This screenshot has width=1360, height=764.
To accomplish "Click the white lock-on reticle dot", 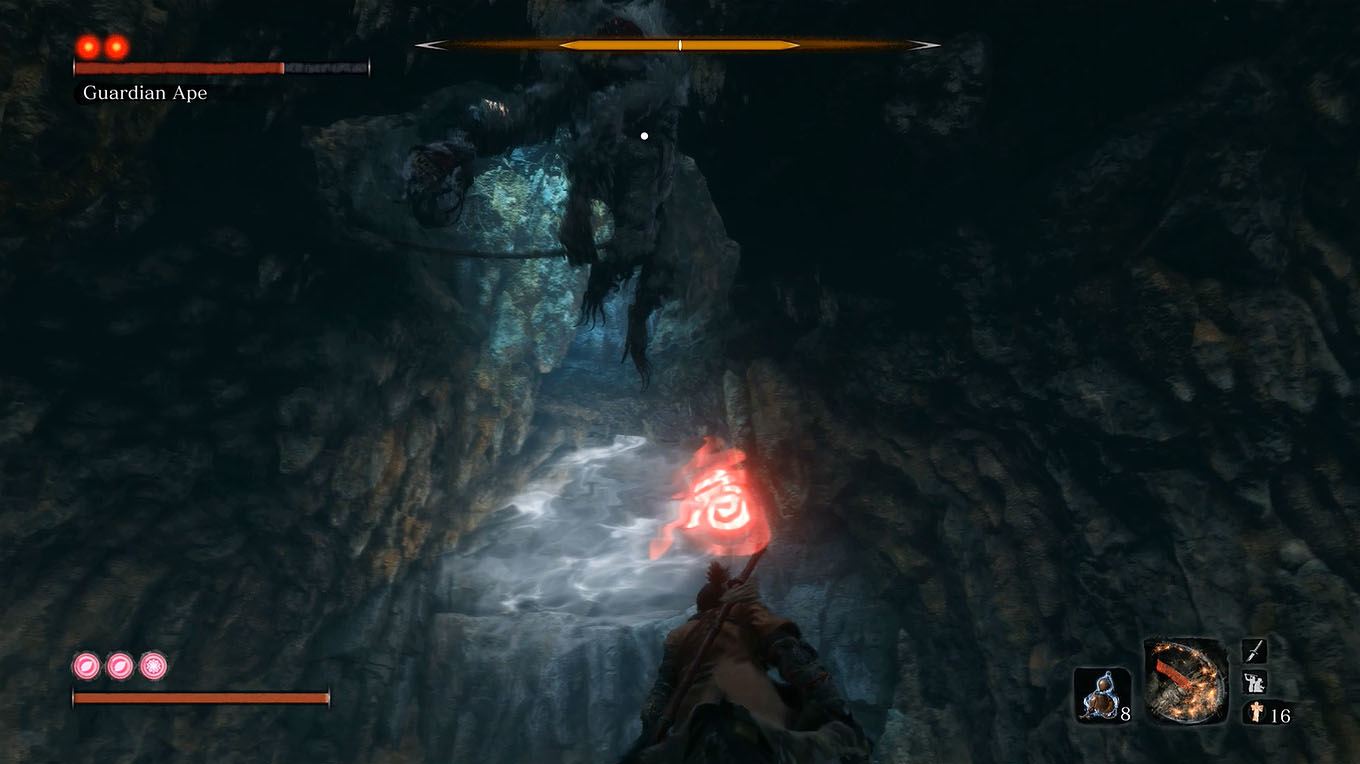I will pyautogui.click(x=643, y=134).
